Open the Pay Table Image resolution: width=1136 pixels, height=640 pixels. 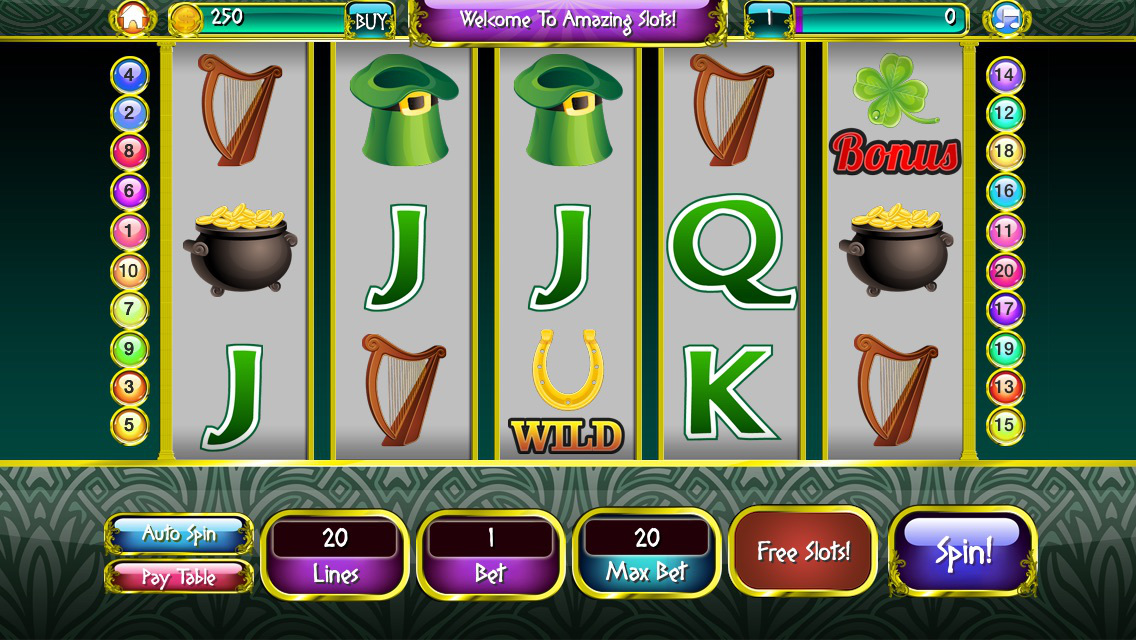[x=179, y=577]
